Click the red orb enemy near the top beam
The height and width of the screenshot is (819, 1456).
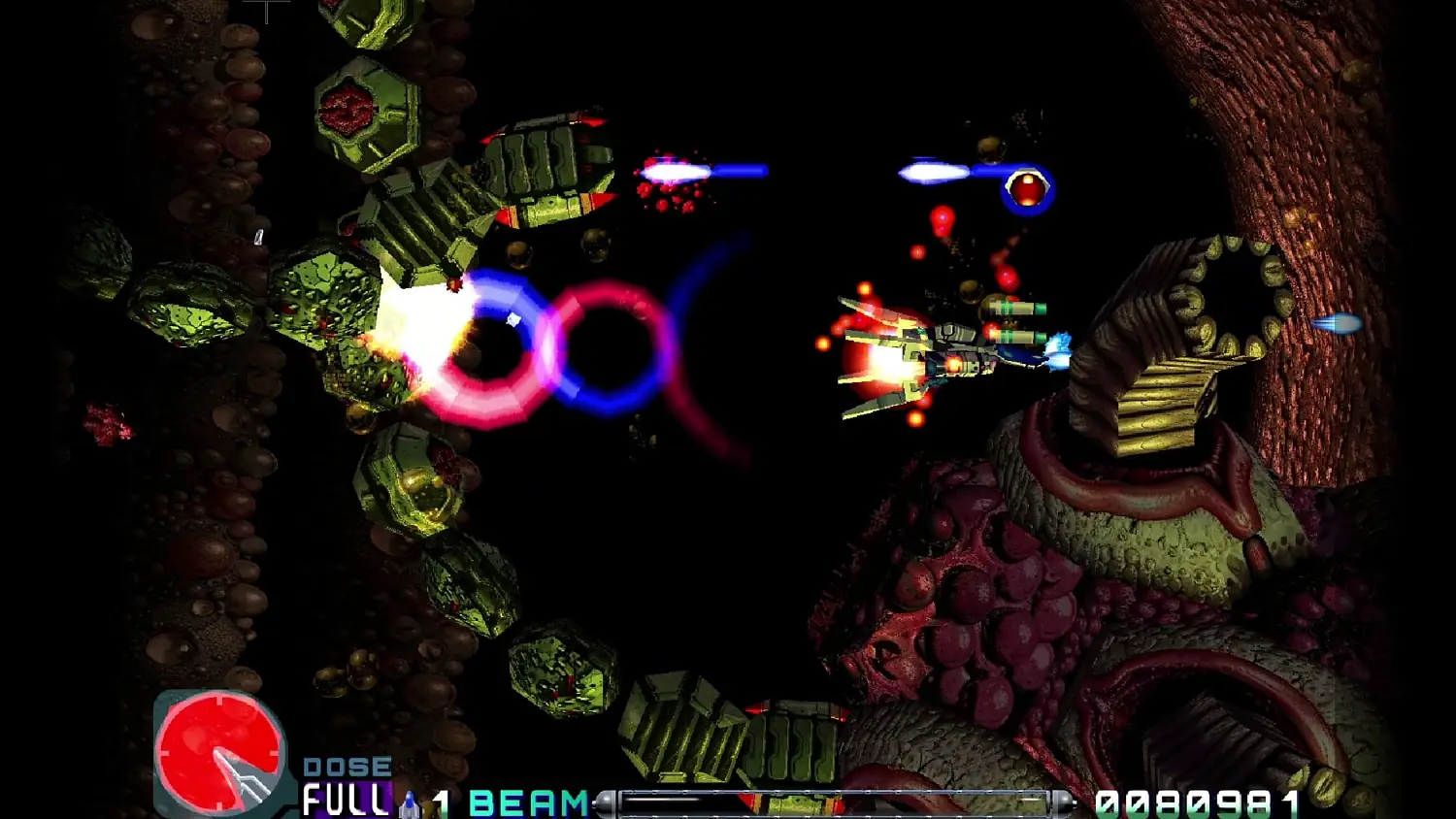coord(1027,186)
